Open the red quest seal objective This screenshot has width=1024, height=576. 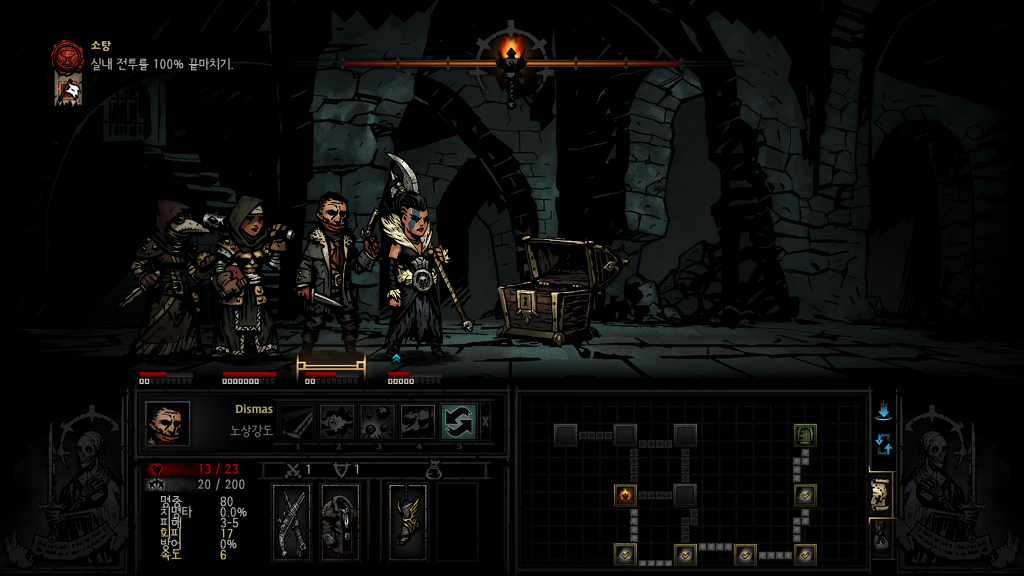[x=68, y=54]
